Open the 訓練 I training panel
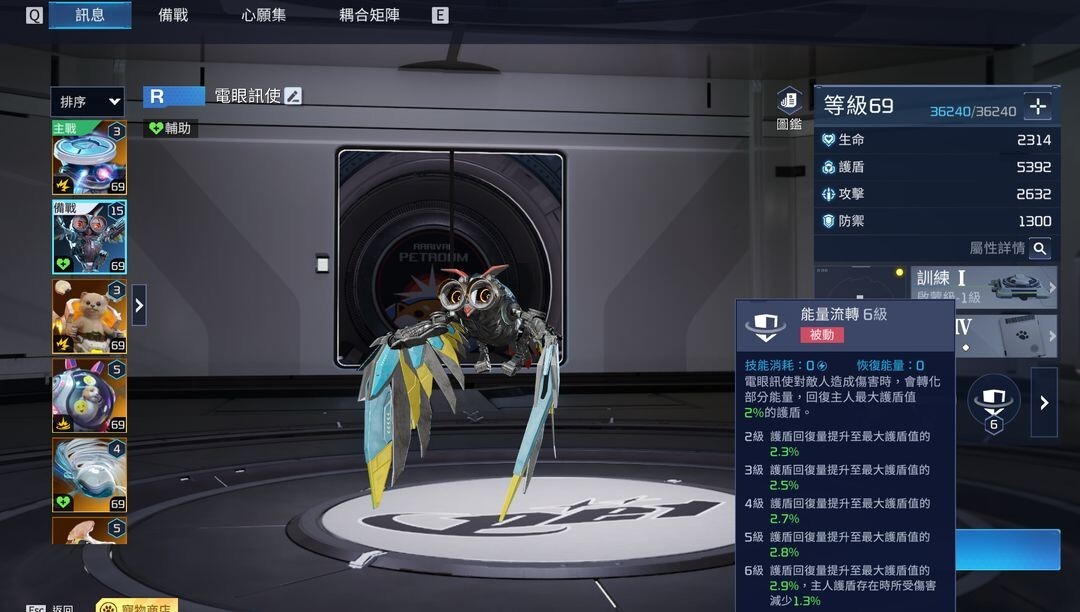The image size is (1080, 612). point(984,286)
